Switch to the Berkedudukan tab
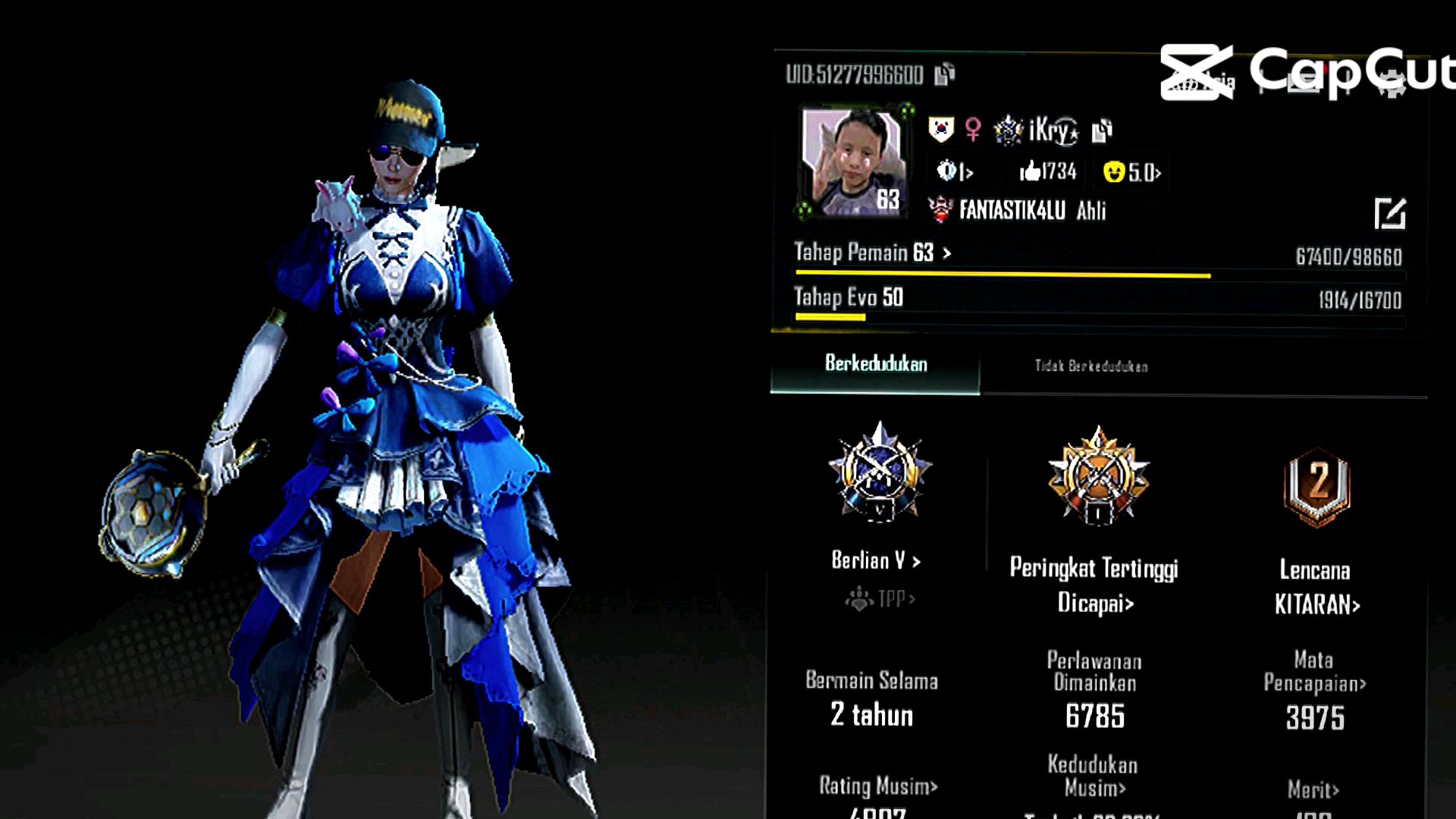 coord(875,364)
